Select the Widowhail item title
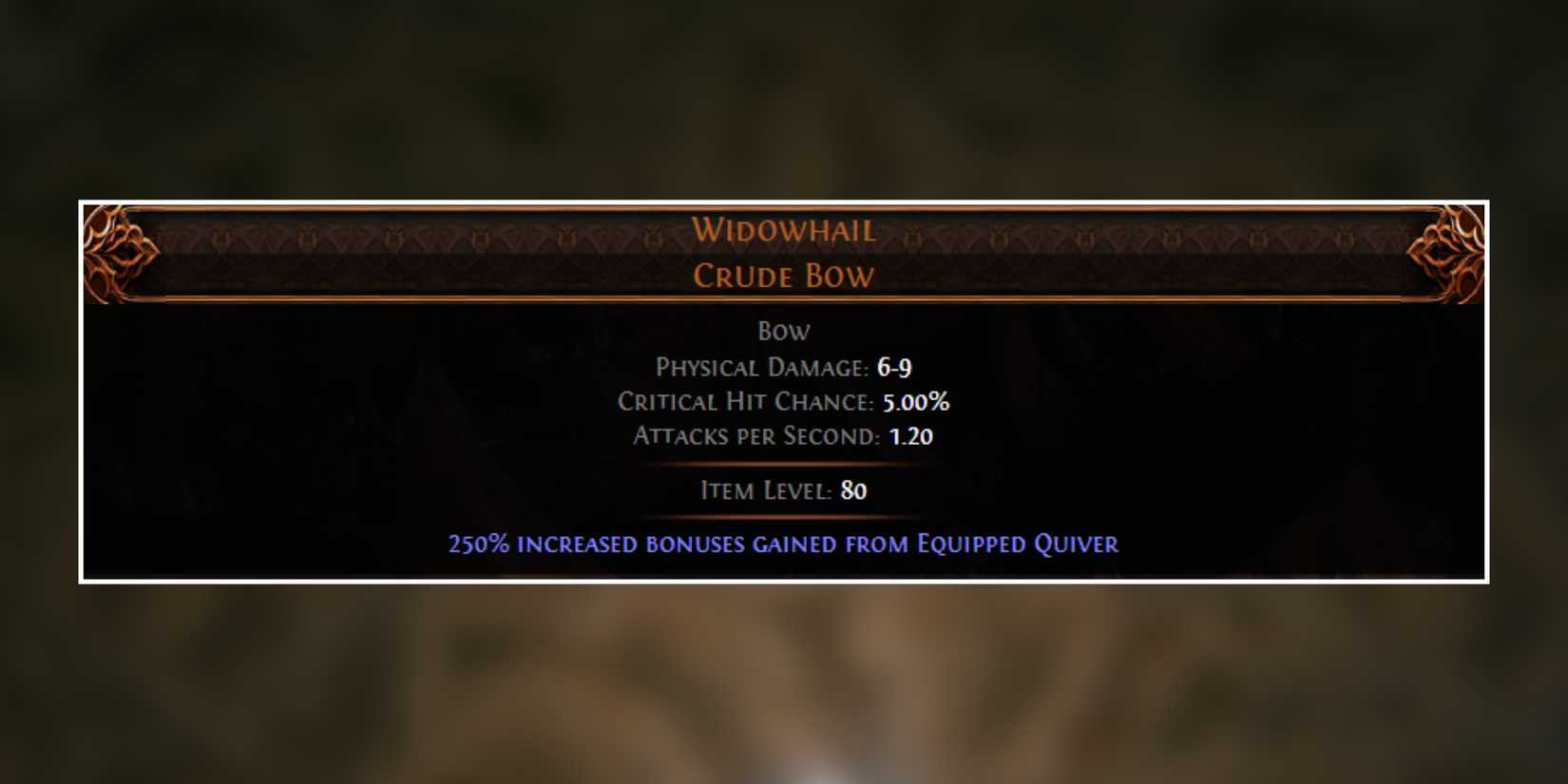The width and height of the screenshot is (1568, 784). (x=785, y=230)
